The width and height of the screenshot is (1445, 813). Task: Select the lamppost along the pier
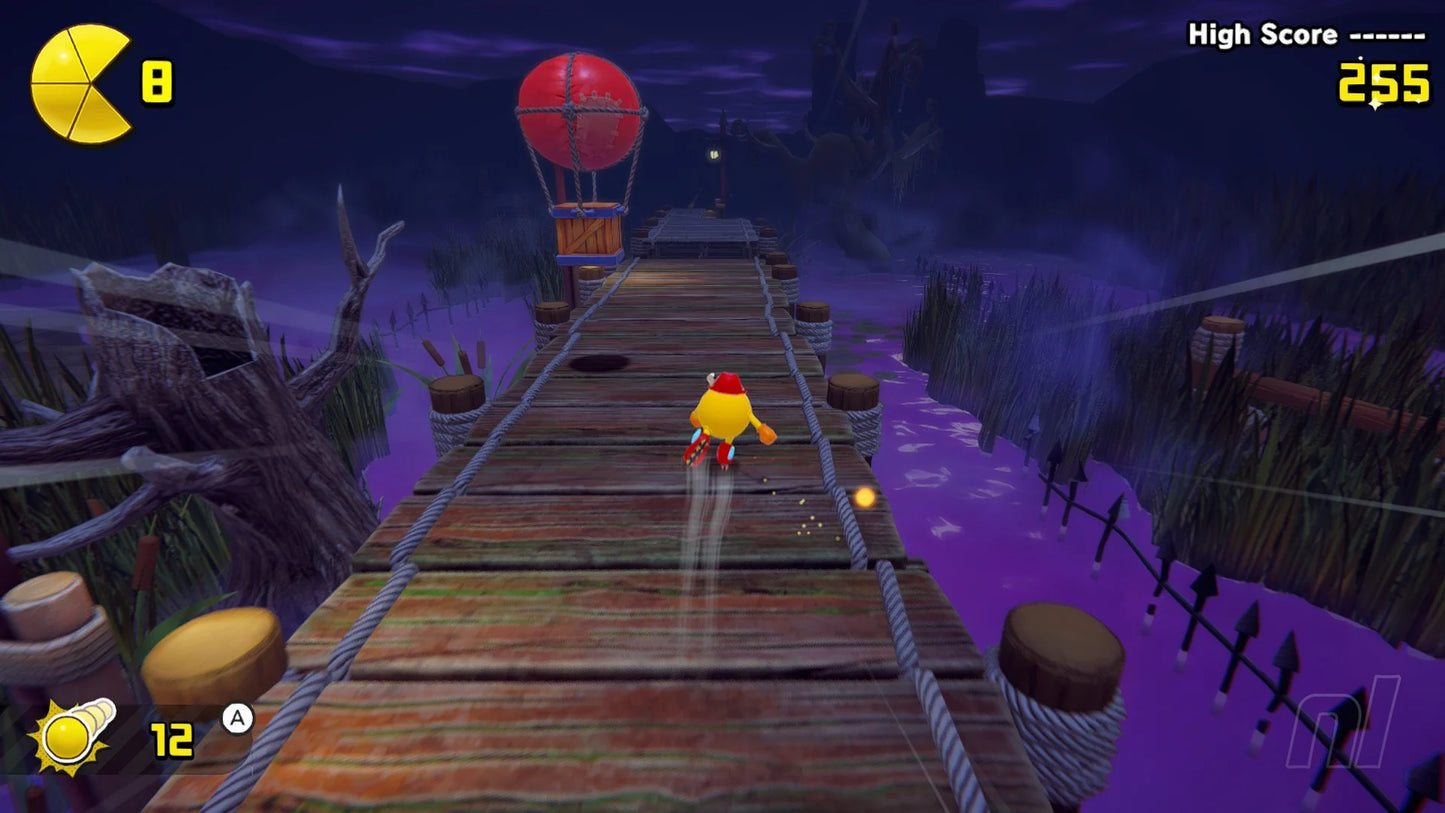click(711, 155)
